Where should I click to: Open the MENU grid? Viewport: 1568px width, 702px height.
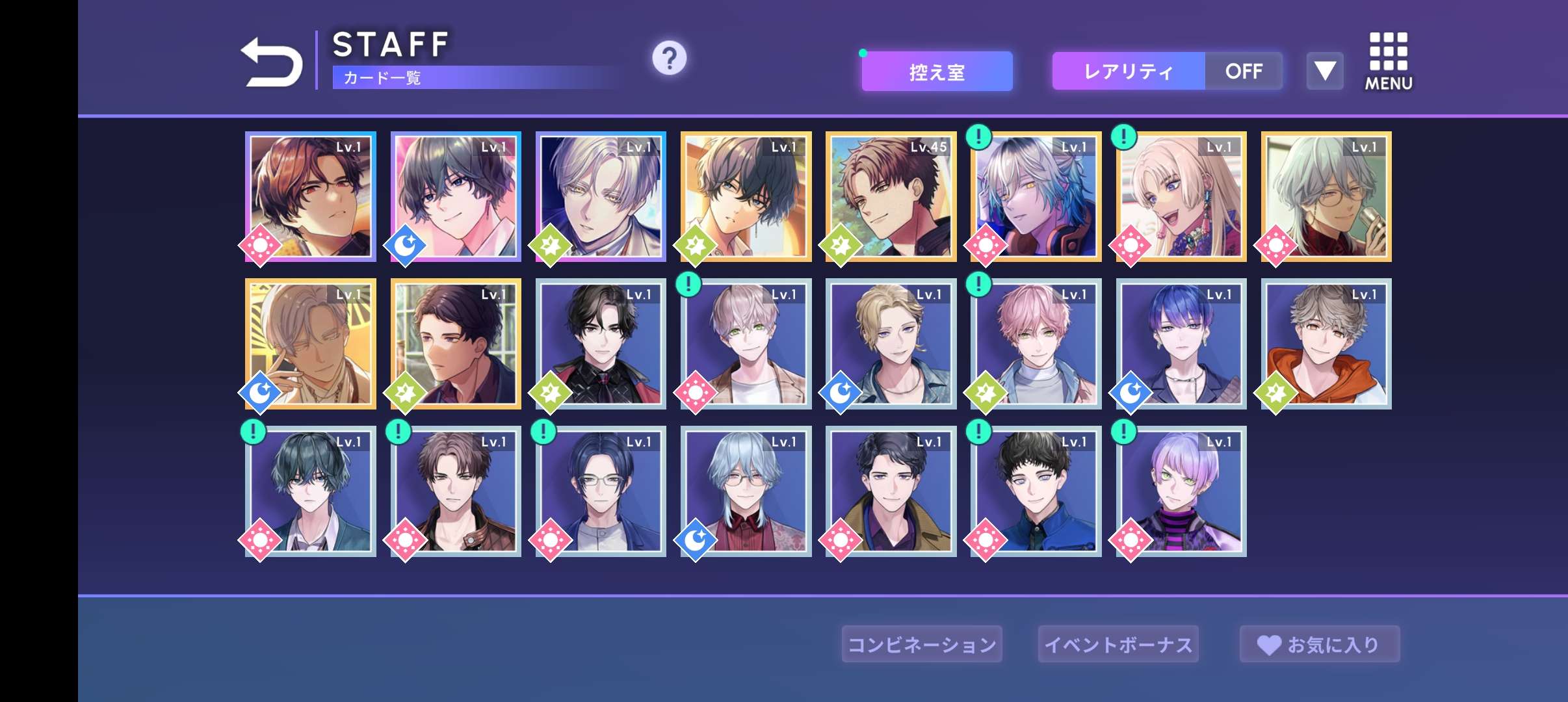(1388, 62)
